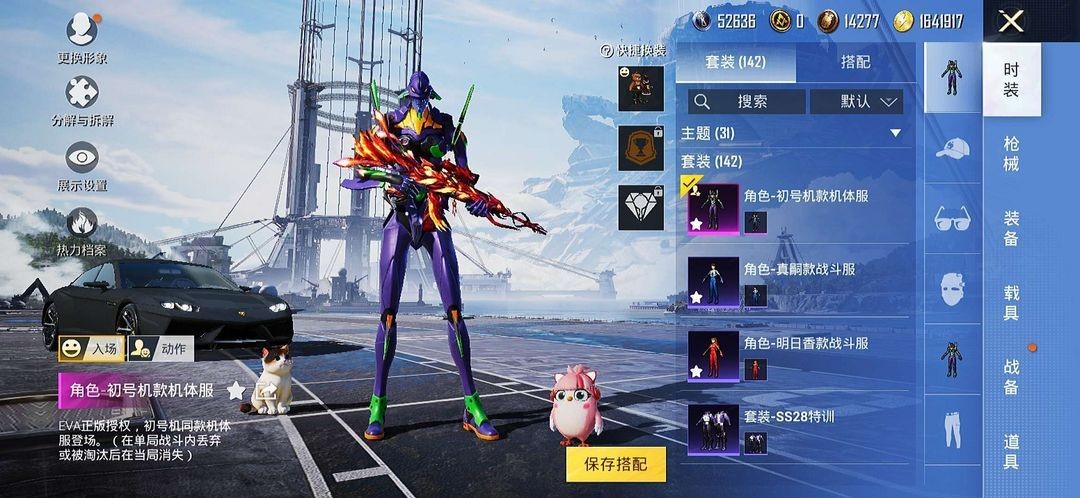Viewport: 1080px width, 498px height.
Task: Open the 默认 sort dropdown
Action: pyautogui.click(x=856, y=101)
